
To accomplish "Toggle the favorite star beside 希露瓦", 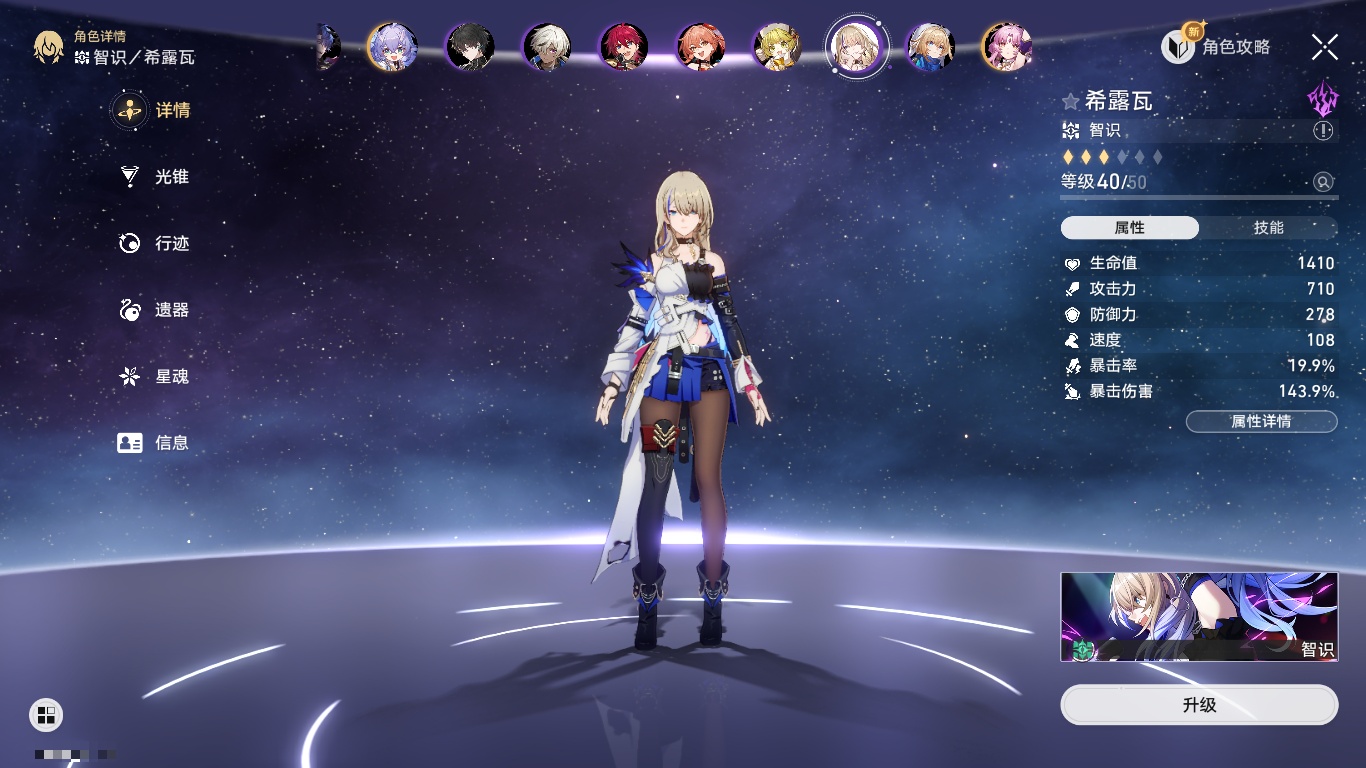I will coord(1071,102).
